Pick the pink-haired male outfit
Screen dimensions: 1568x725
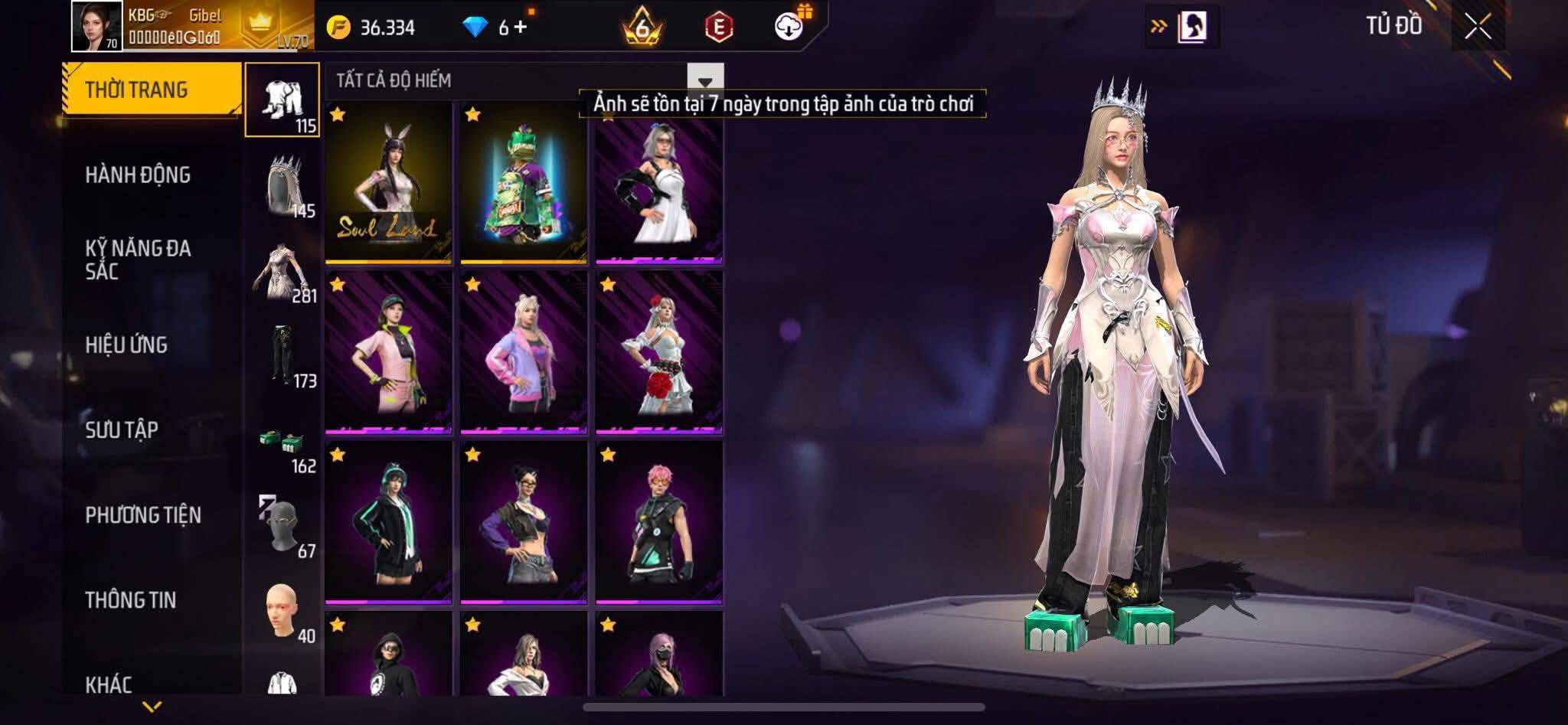coord(659,522)
